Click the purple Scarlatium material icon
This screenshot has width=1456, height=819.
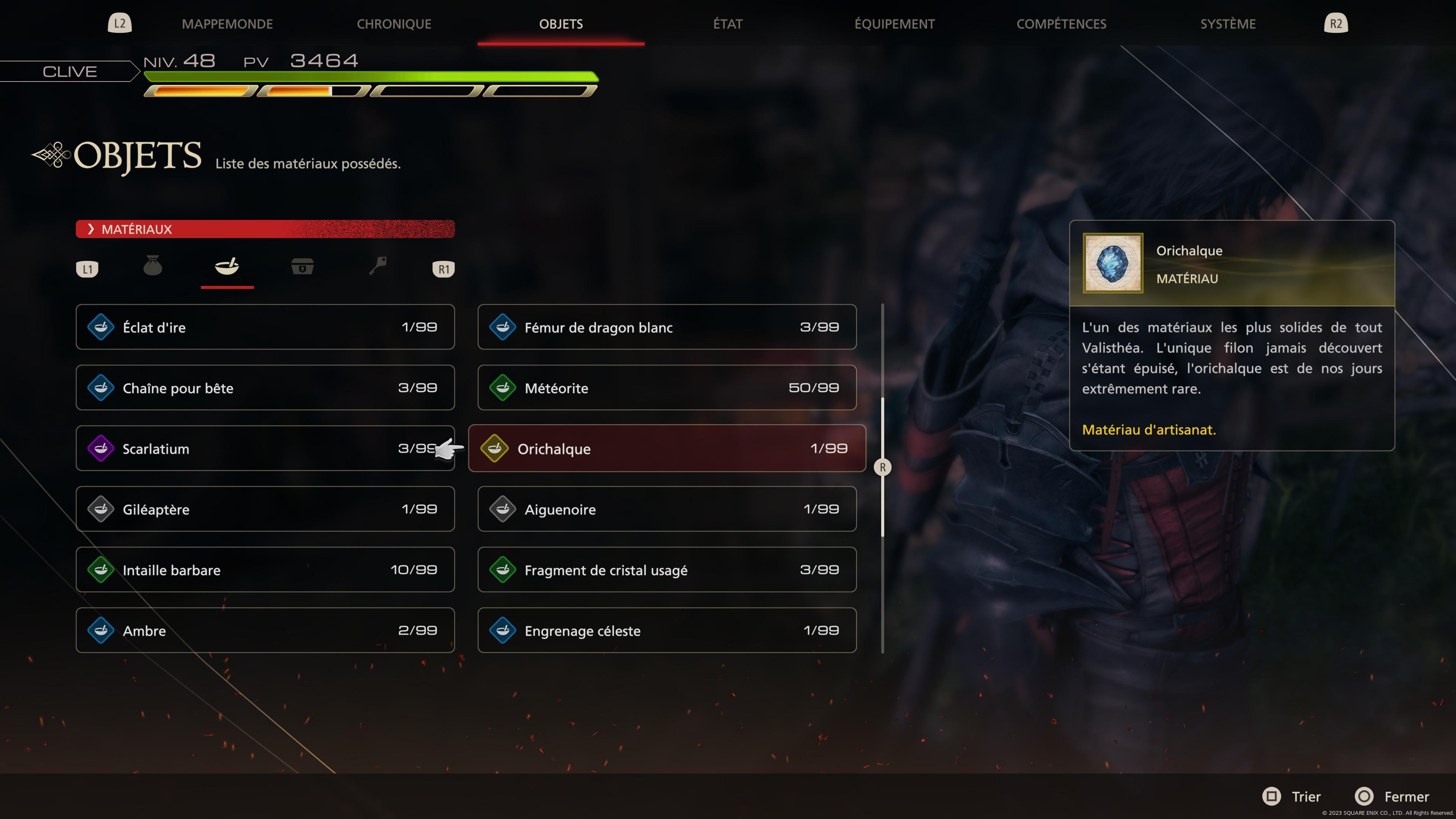(101, 448)
